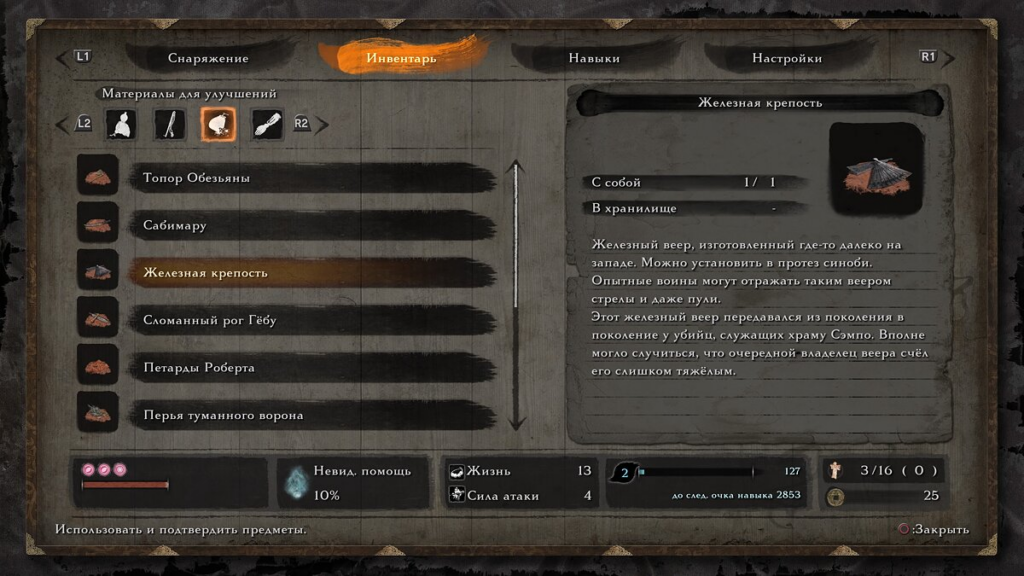Choose the Сабимару list entry
1024x576 pixels.
pyautogui.click(x=310, y=225)
